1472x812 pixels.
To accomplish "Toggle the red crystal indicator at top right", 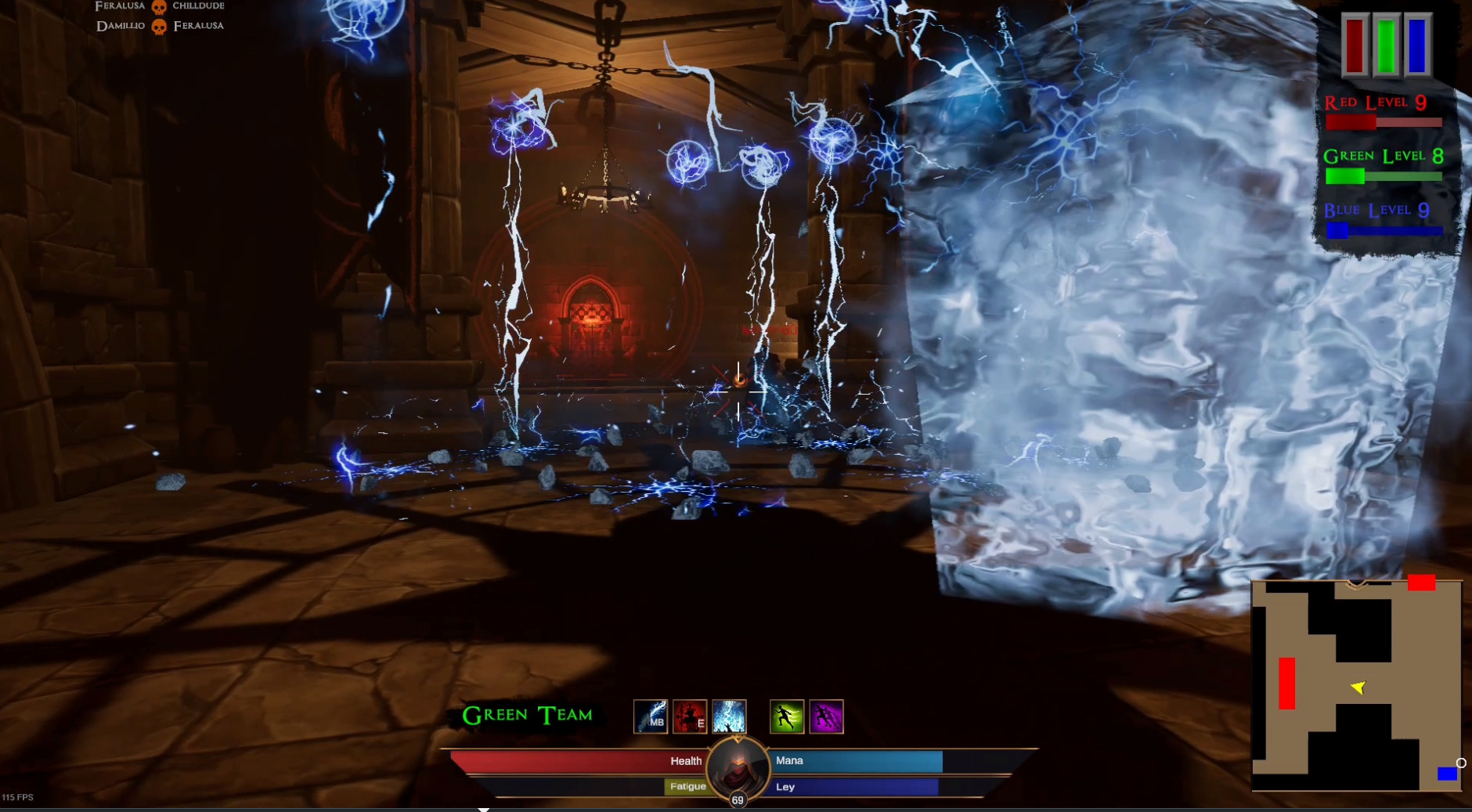I will 1353,45.
